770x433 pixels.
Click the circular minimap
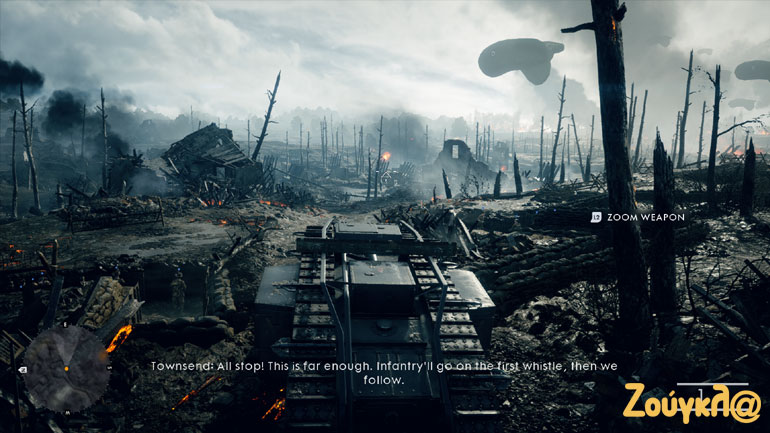pyautogui.click(x=66, y=368)
